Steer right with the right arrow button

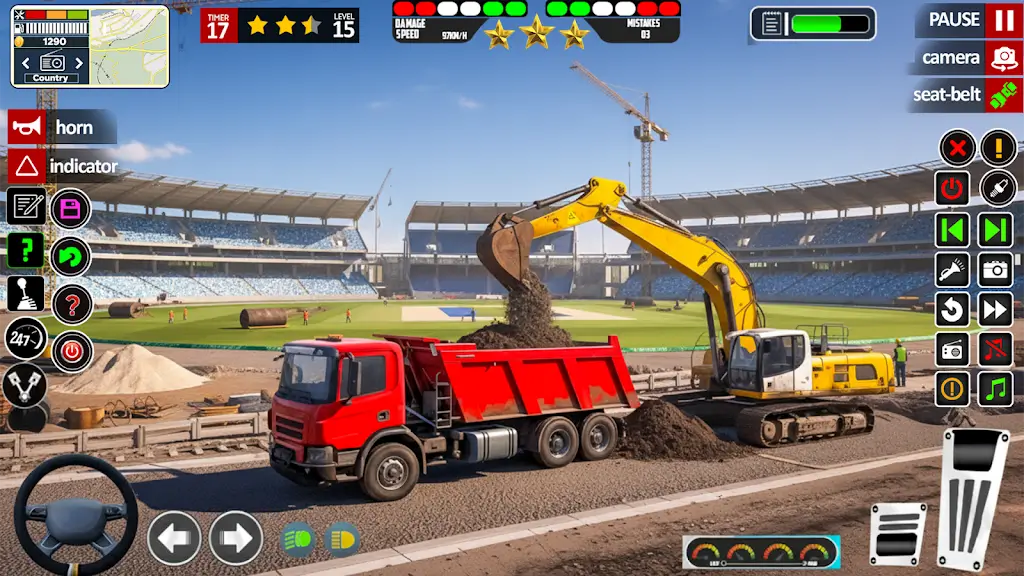click(x=236, y=538)
